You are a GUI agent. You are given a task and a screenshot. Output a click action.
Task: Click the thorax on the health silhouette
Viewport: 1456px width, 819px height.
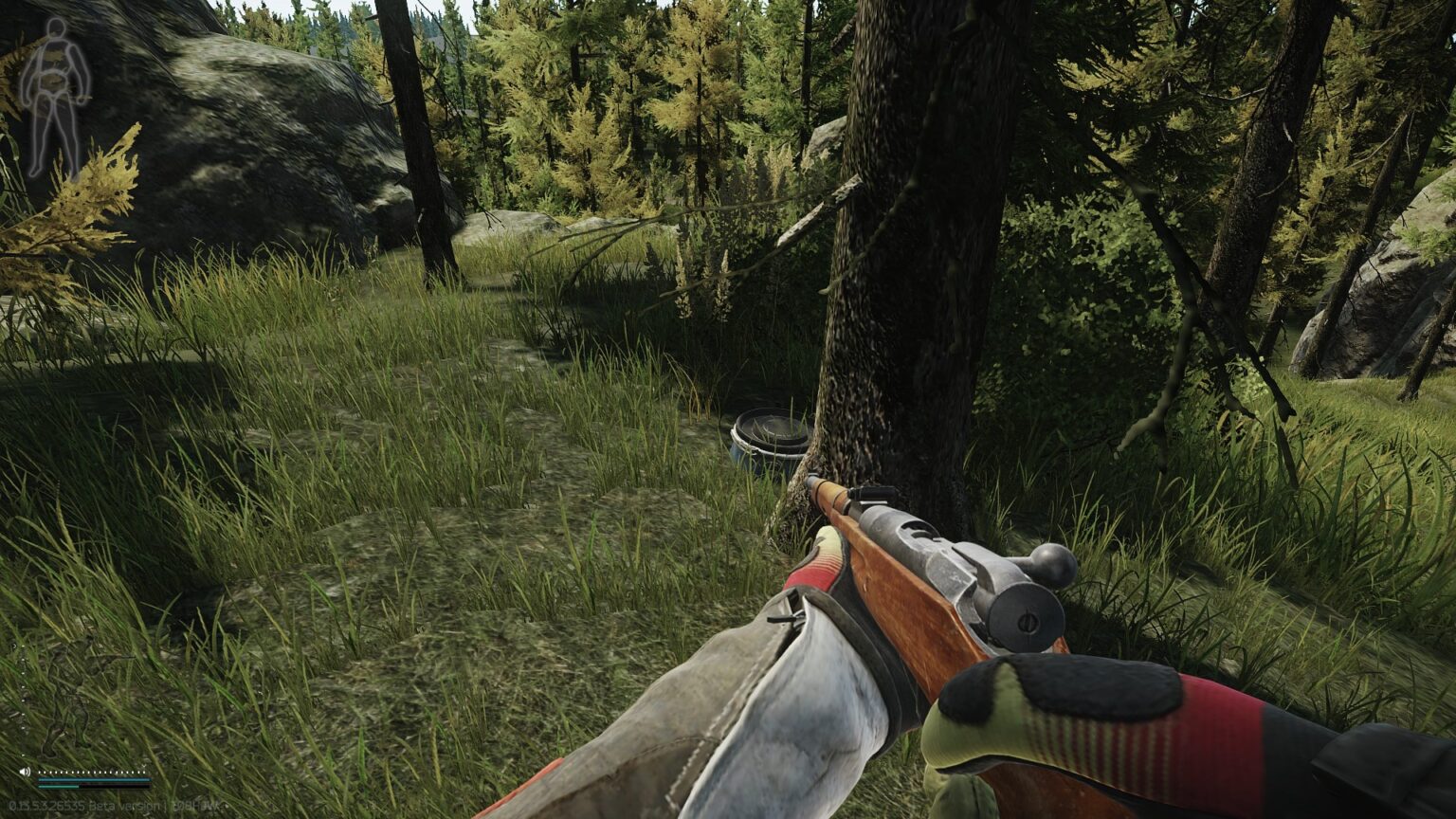pyautogui.click(x=57, y=53)
